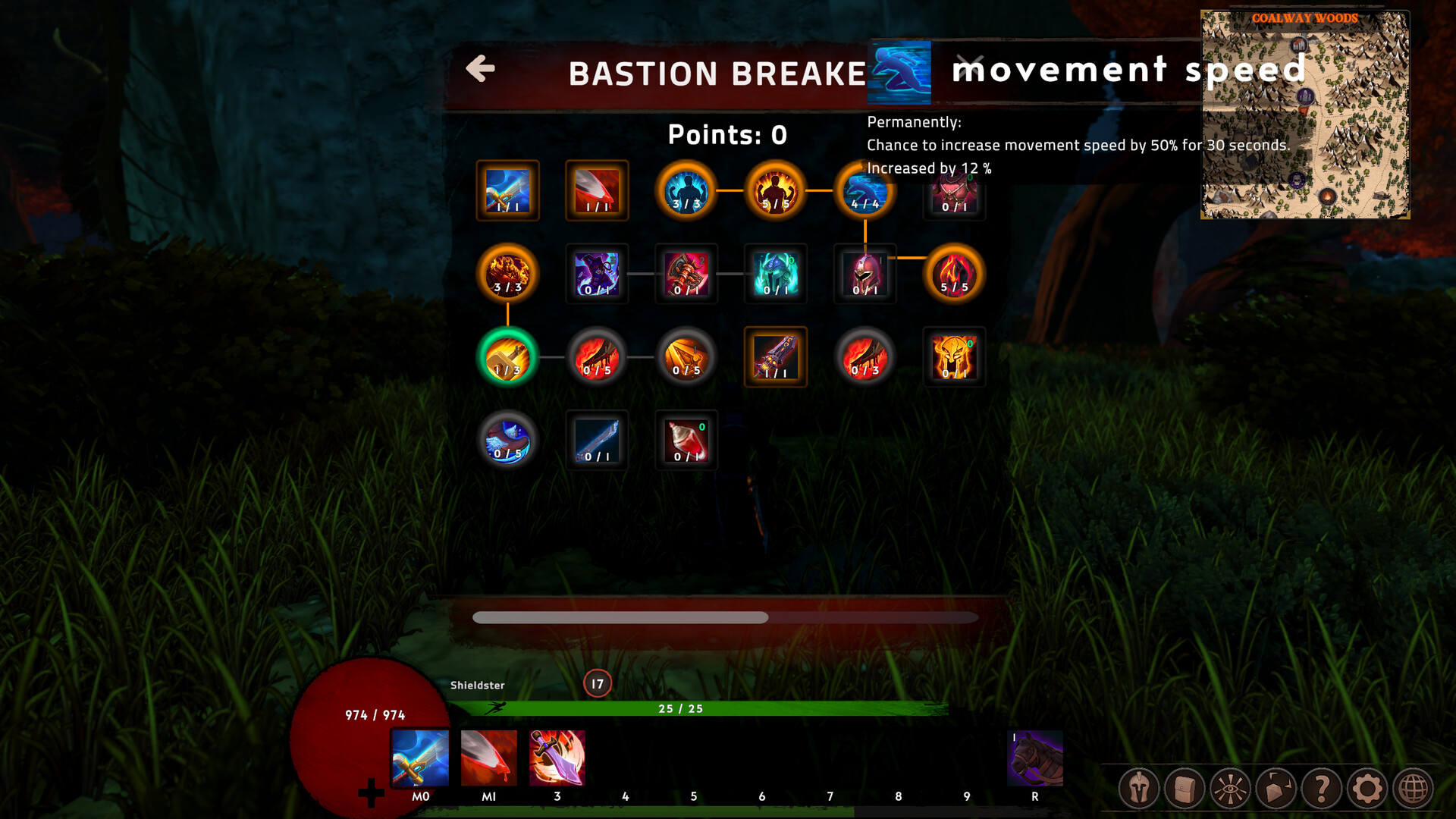1456x819 pixels.
Task: Select the winged boots skill node
Action: coord(508,441)
